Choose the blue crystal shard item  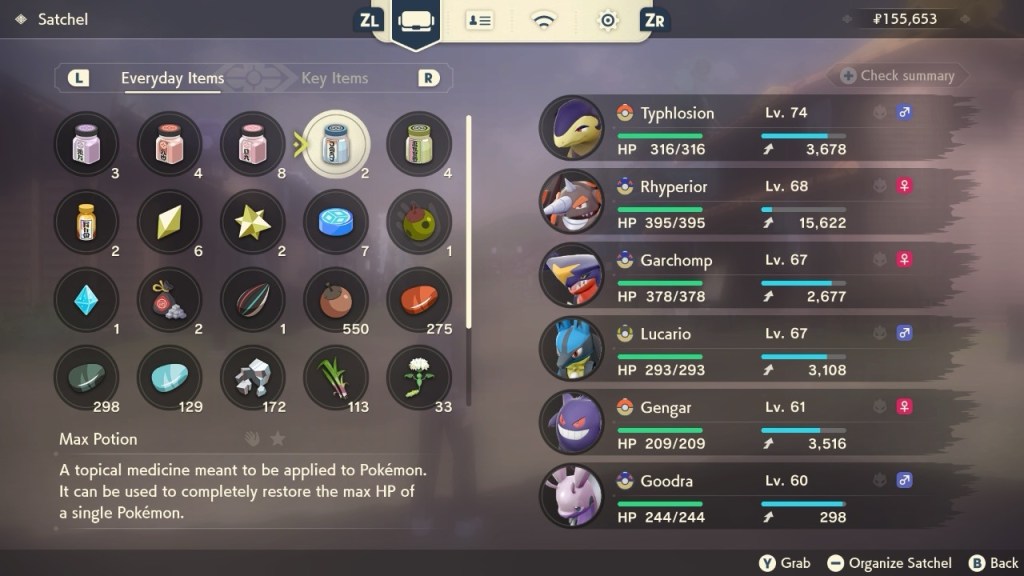coord(87,300)
